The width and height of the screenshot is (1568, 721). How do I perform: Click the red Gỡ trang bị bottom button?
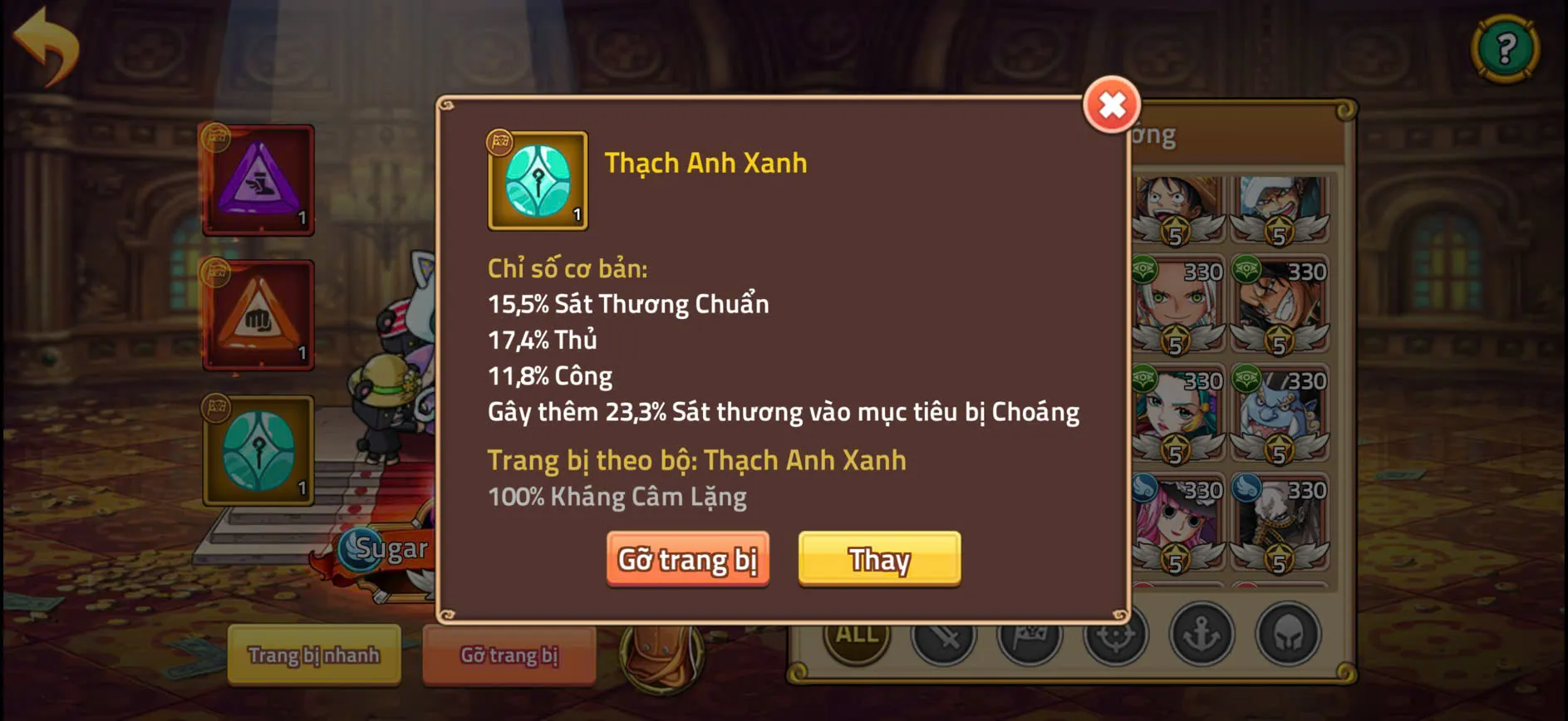(509, 655)
